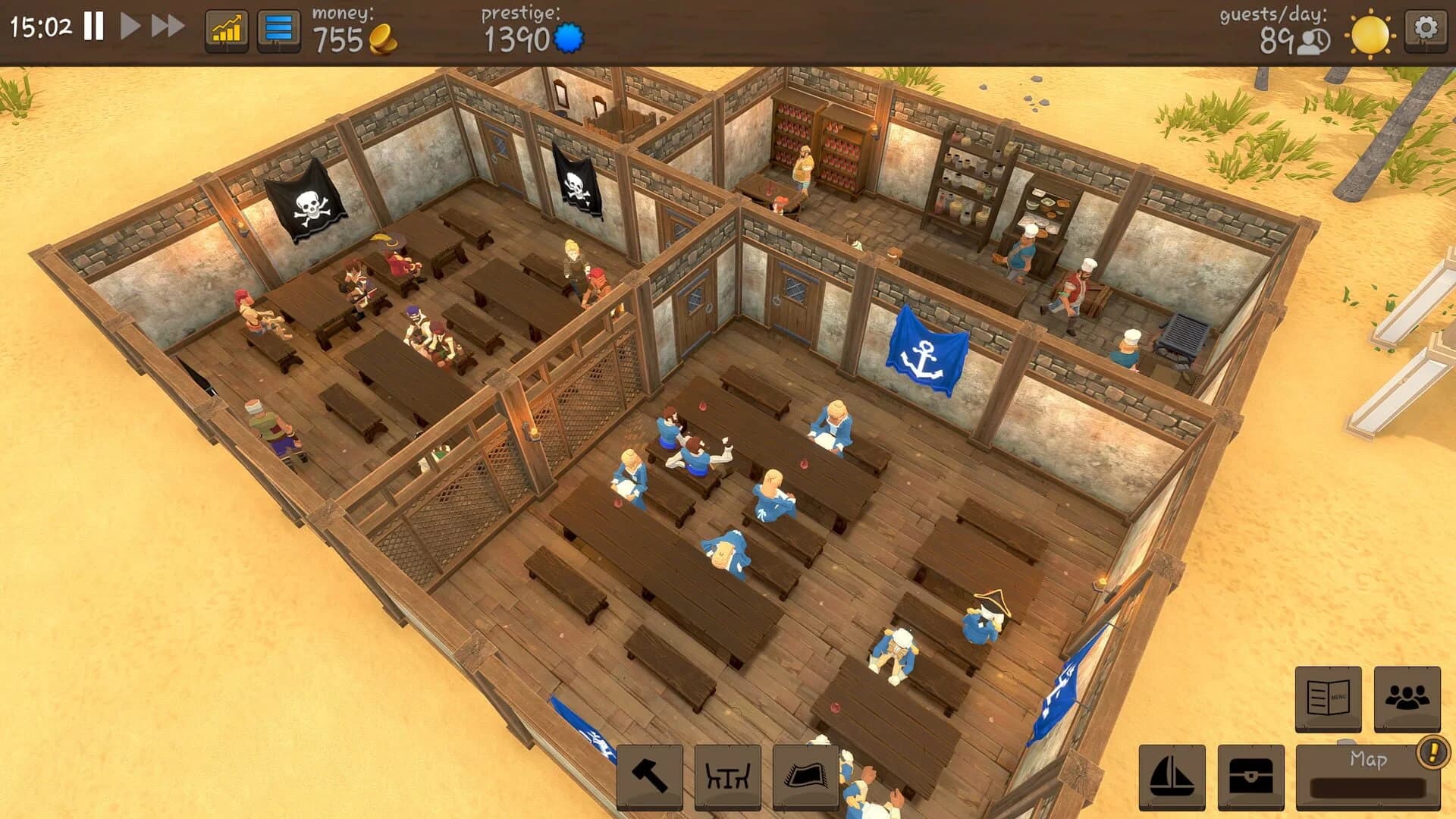Check the money coin counter
Image resolution: width=1456 pixels, height=819 pixels.
pos(356,36)
